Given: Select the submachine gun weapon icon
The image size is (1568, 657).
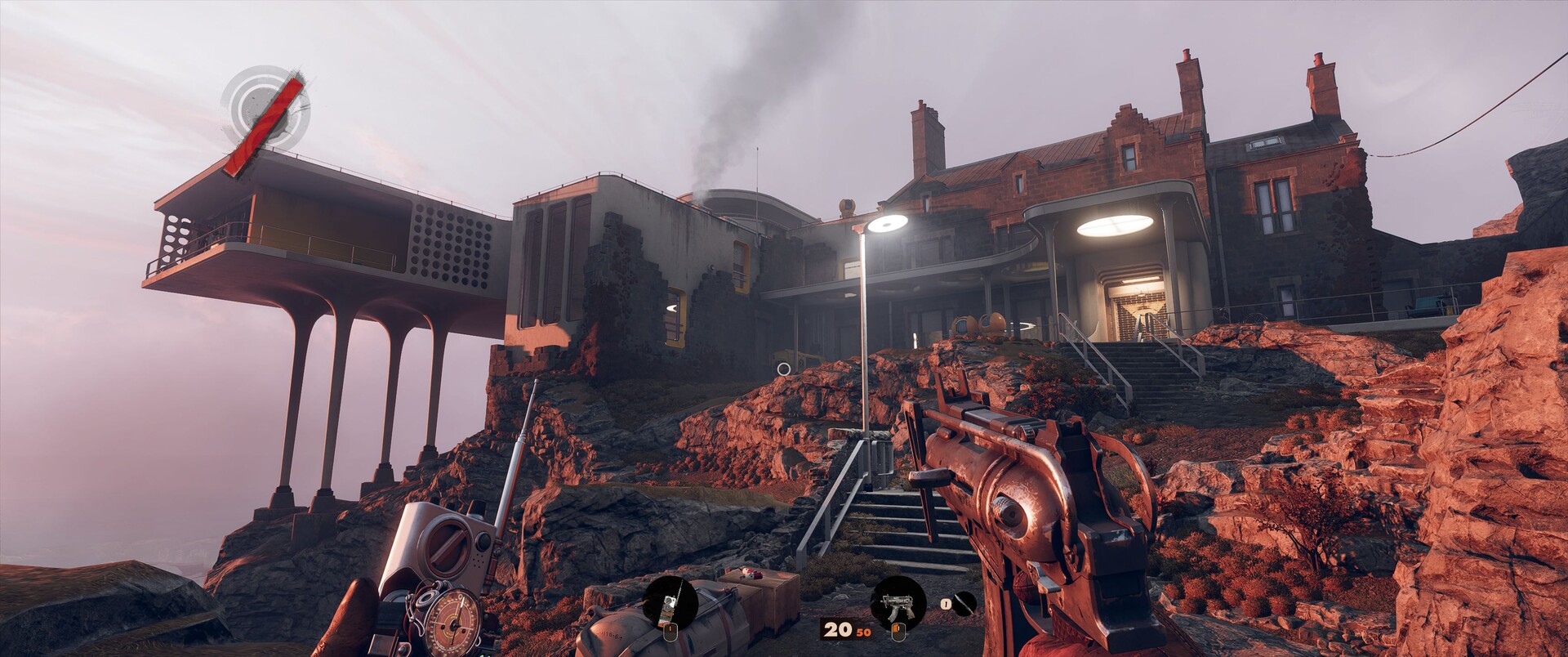Looking at the screenshot, I should (898, 603).
